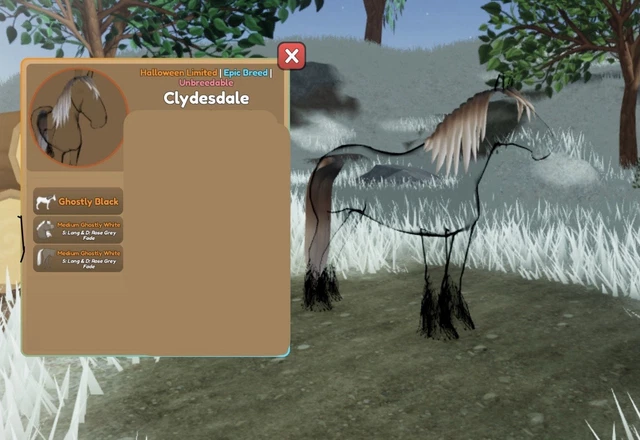
Task: Close the Clydesdale info panel
Action: (291, 56)
